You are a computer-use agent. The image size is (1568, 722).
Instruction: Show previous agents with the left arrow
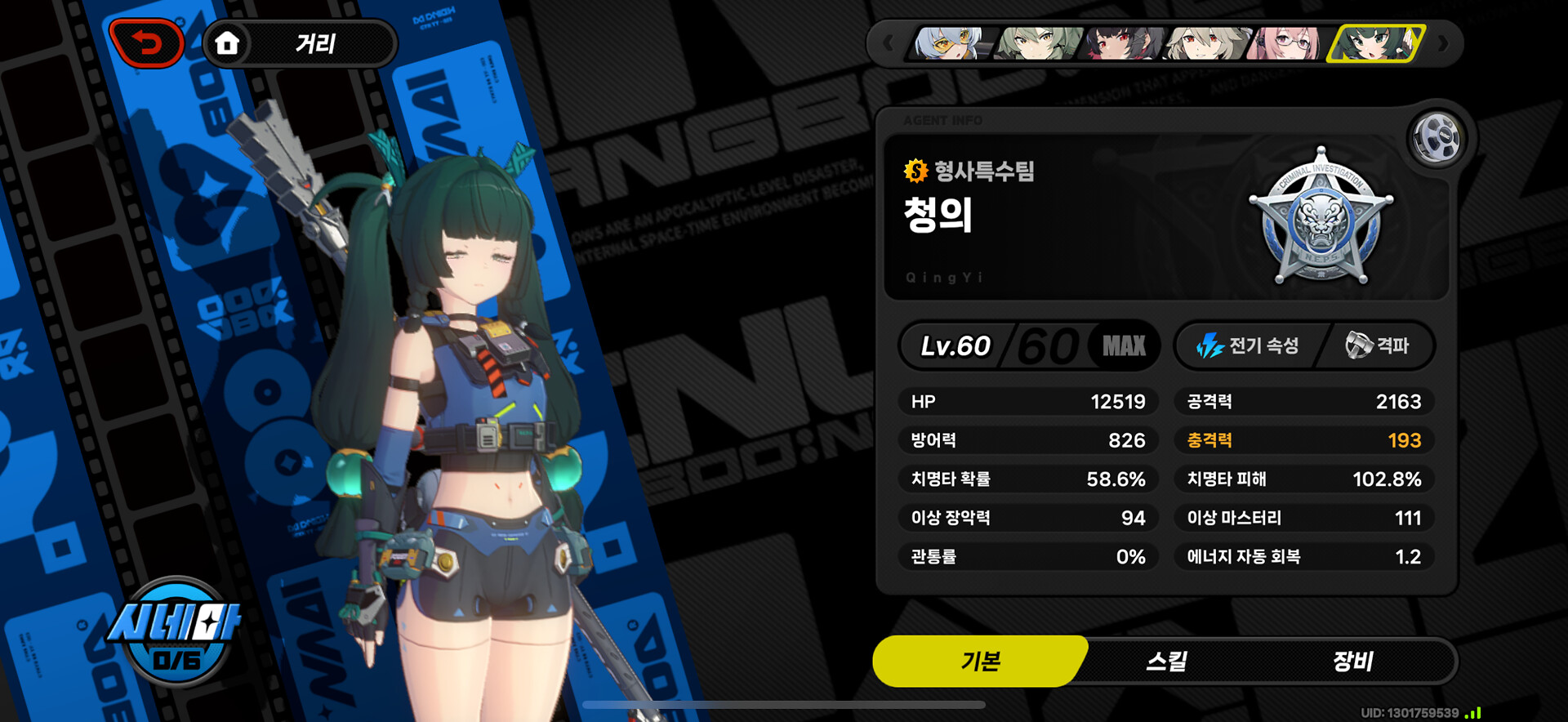(889, 43)
